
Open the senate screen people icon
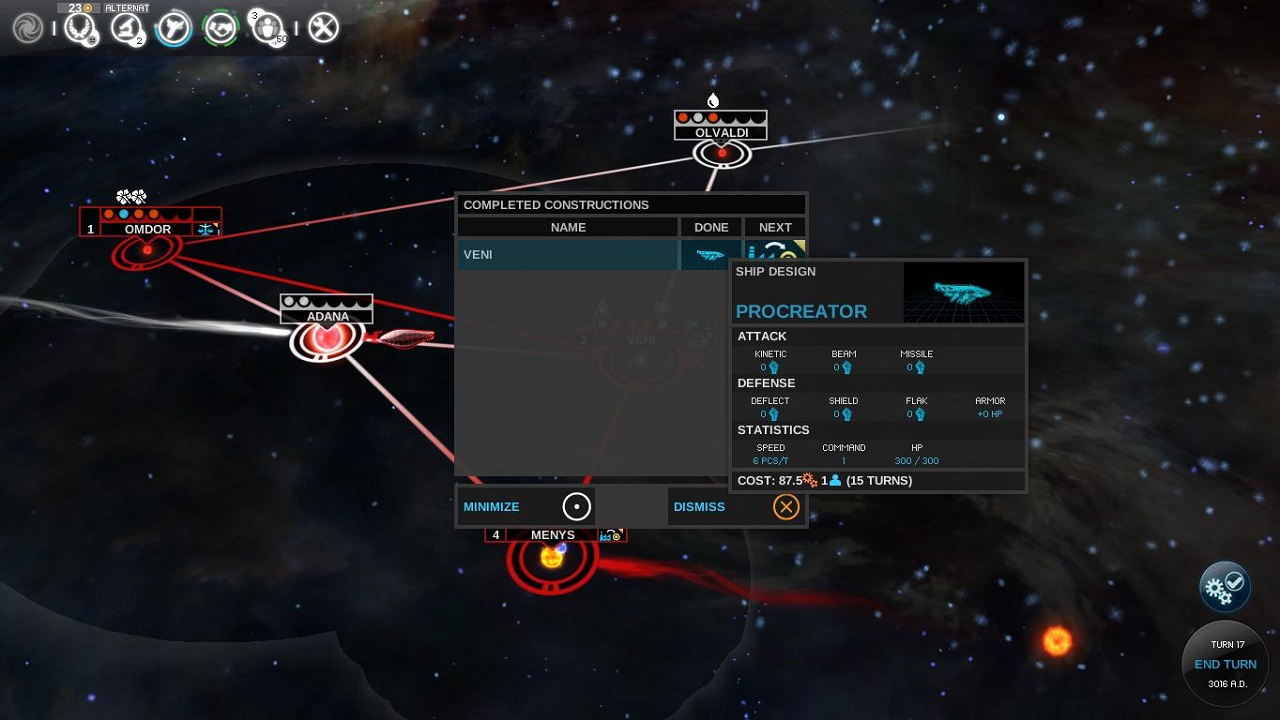[x=268, y=27]
